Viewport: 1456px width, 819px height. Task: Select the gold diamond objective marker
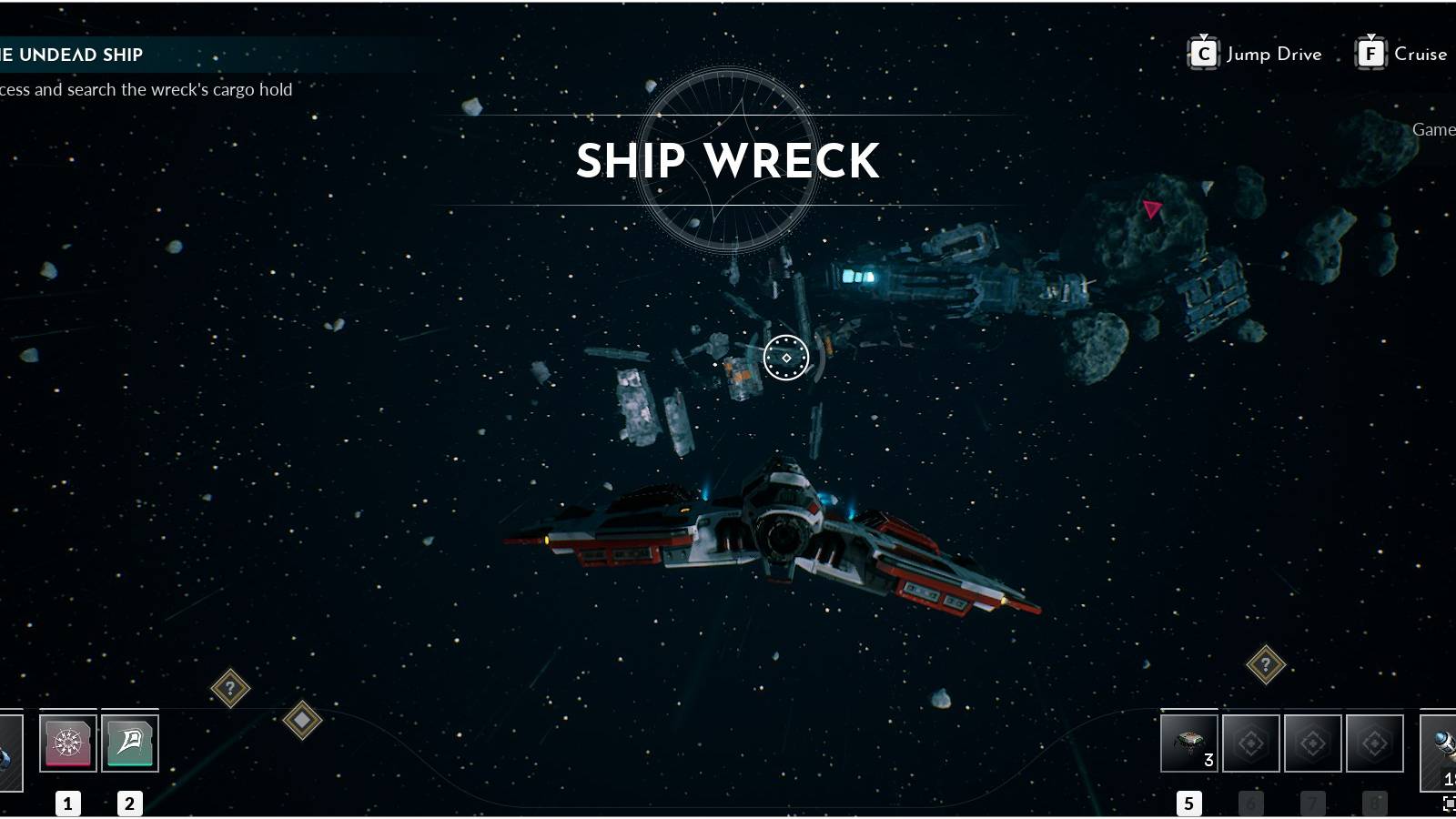pos(301,719)
